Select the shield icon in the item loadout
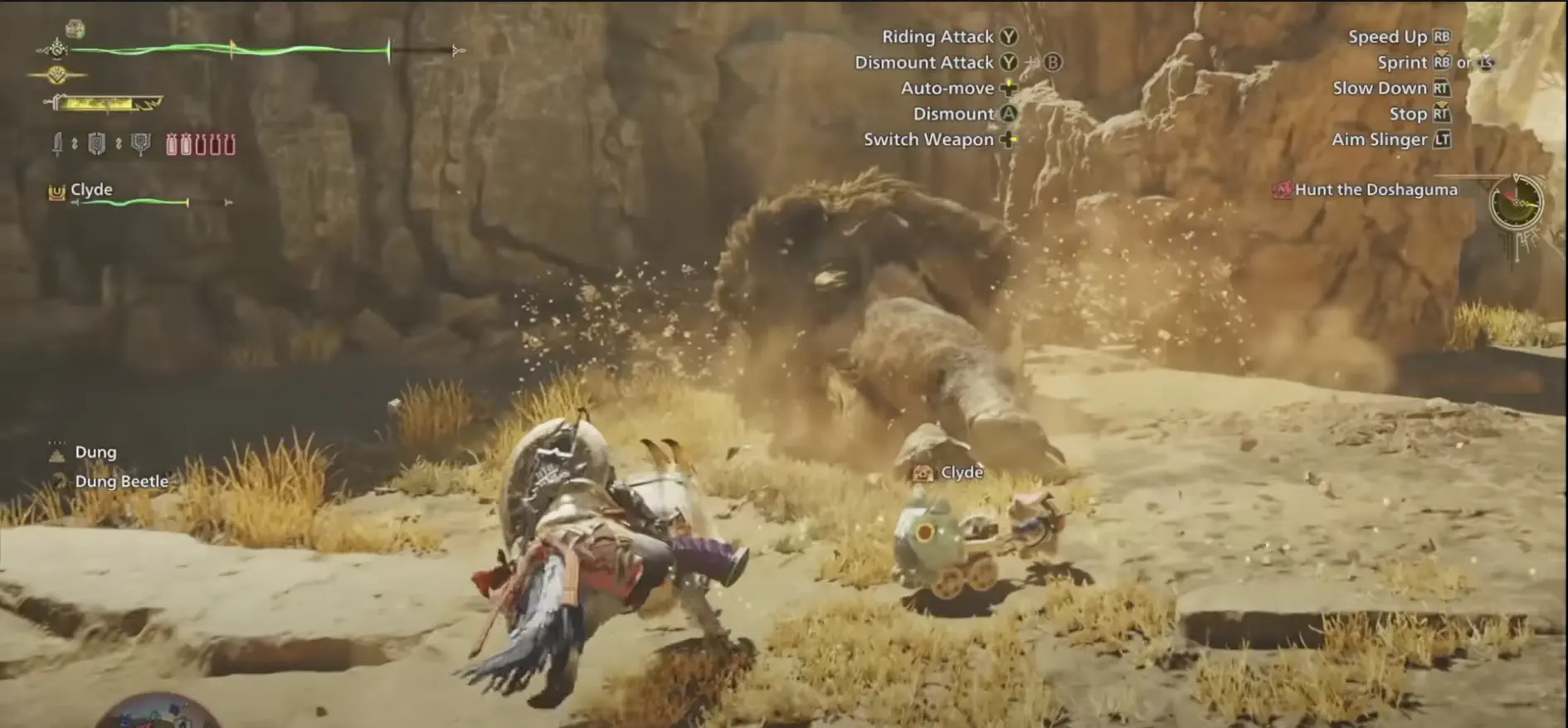The height and width of the screenshot is (728, 1568). (x=95, y=143)
